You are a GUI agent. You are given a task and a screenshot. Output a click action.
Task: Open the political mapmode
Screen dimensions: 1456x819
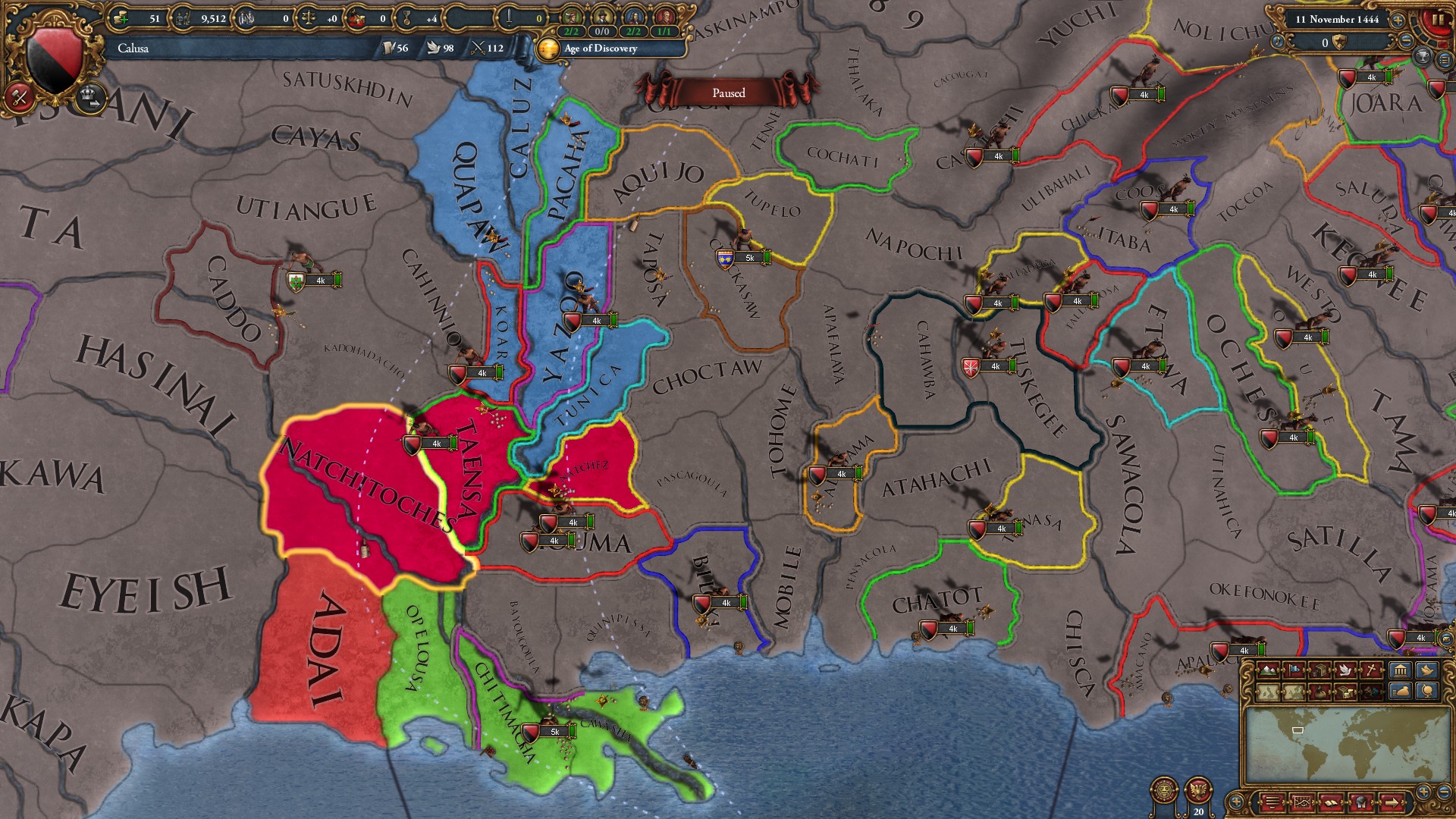[x=1295, y=671]
